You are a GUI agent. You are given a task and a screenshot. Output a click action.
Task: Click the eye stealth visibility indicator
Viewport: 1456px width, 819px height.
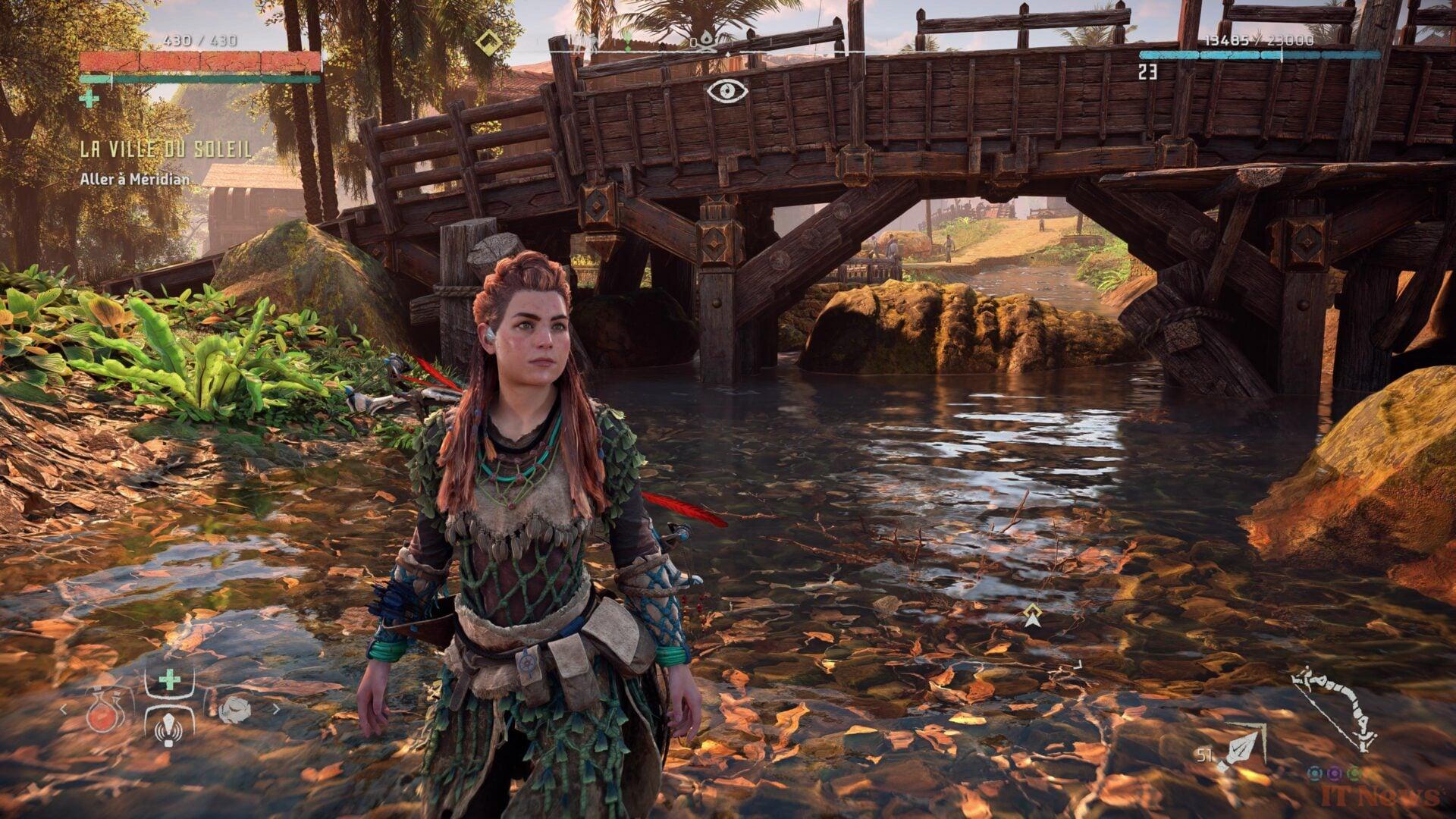[727, 91]
